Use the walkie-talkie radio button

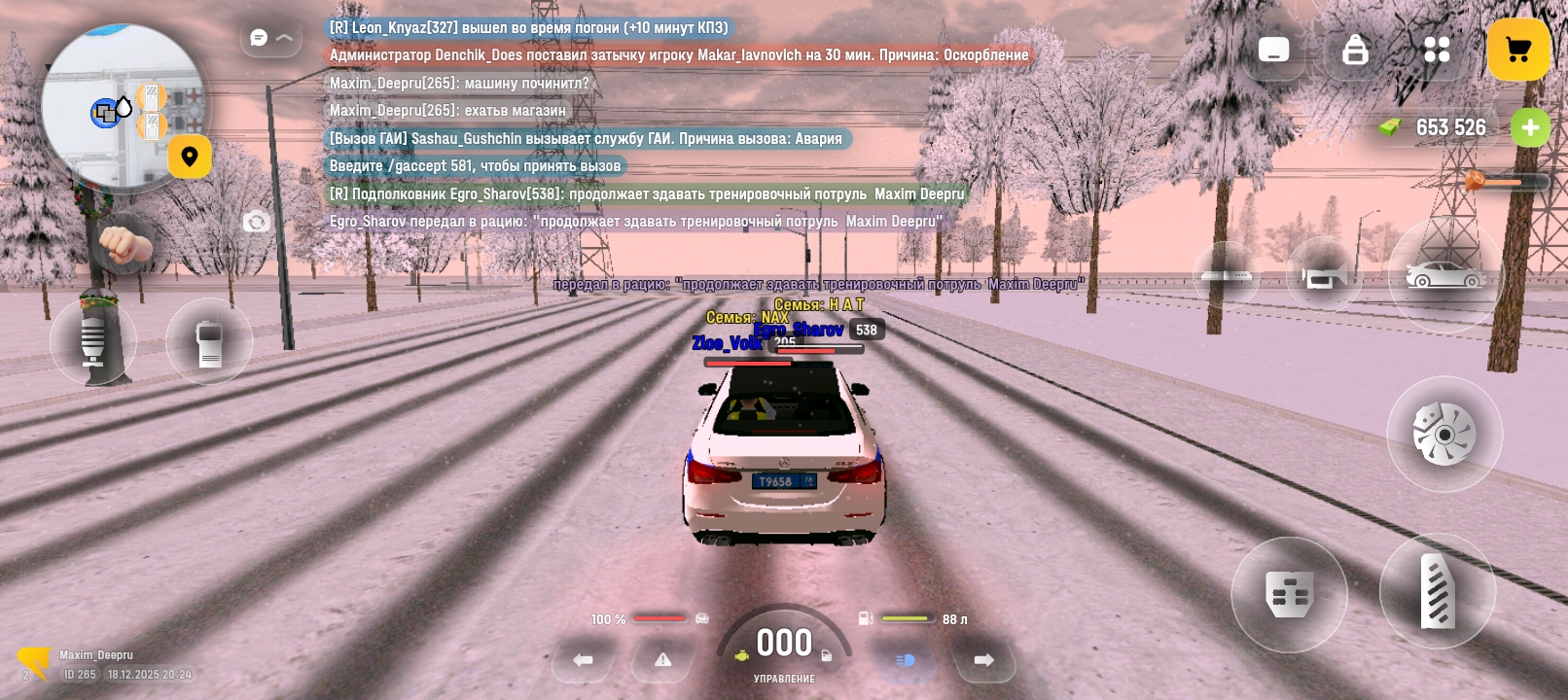point(209,342)
